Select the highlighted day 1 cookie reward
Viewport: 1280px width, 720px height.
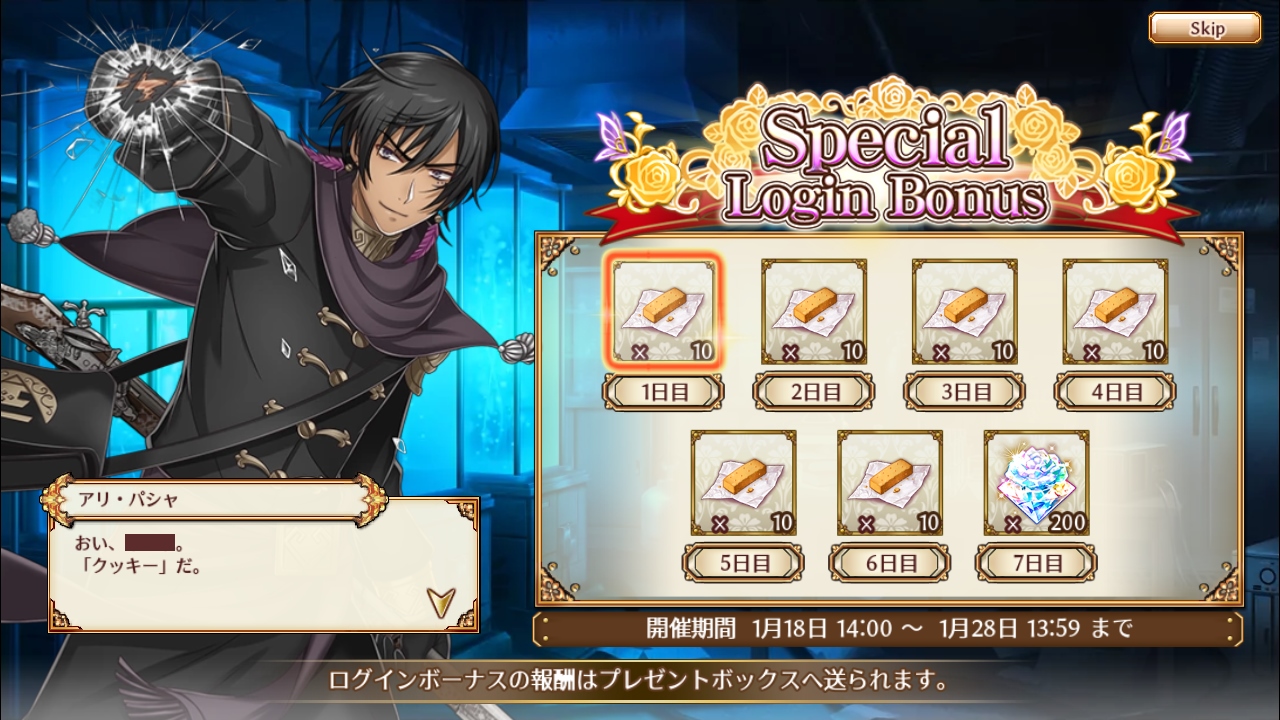(664, 311)
